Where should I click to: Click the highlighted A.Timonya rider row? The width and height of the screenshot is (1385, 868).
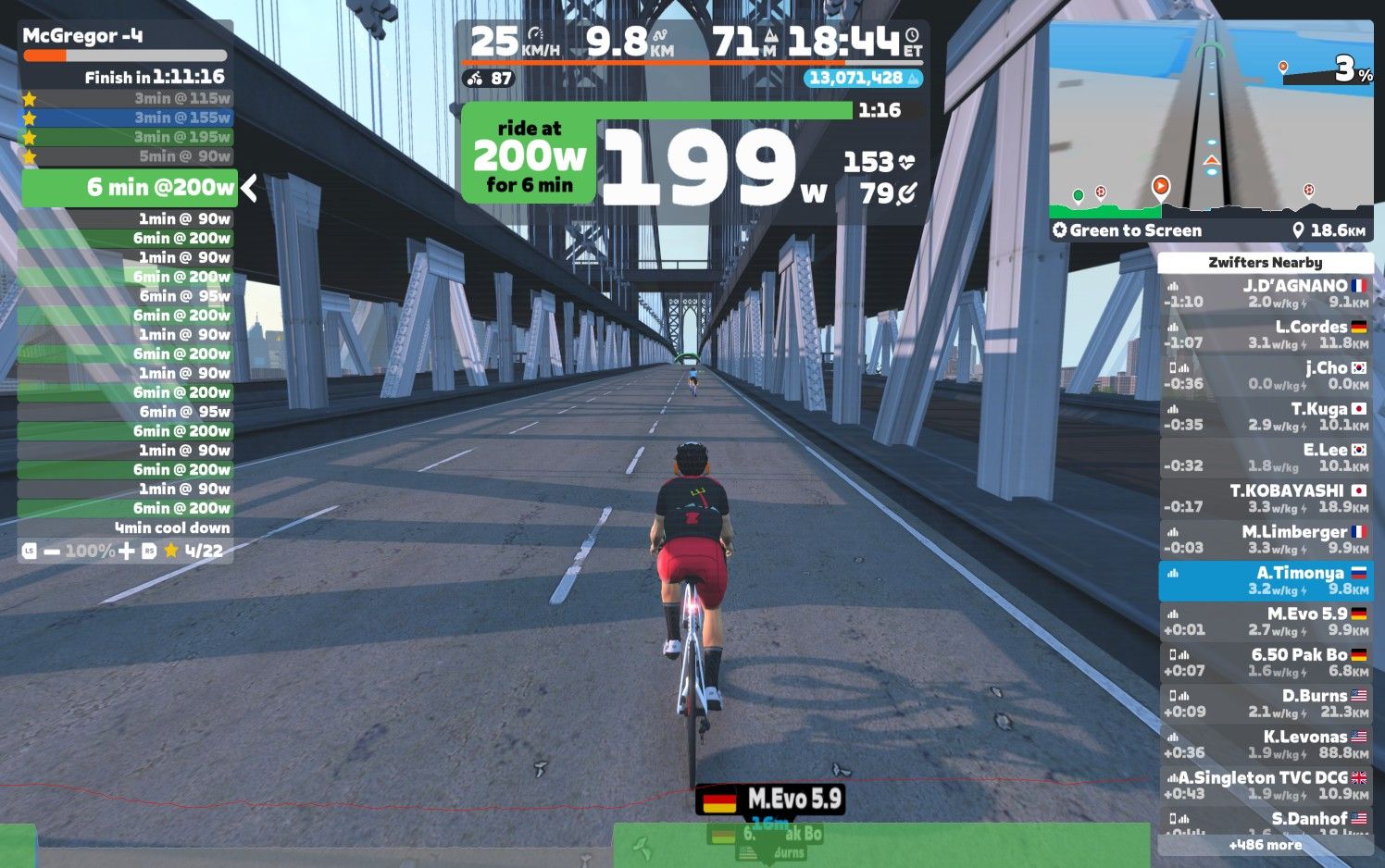(x=1266, y=580)
